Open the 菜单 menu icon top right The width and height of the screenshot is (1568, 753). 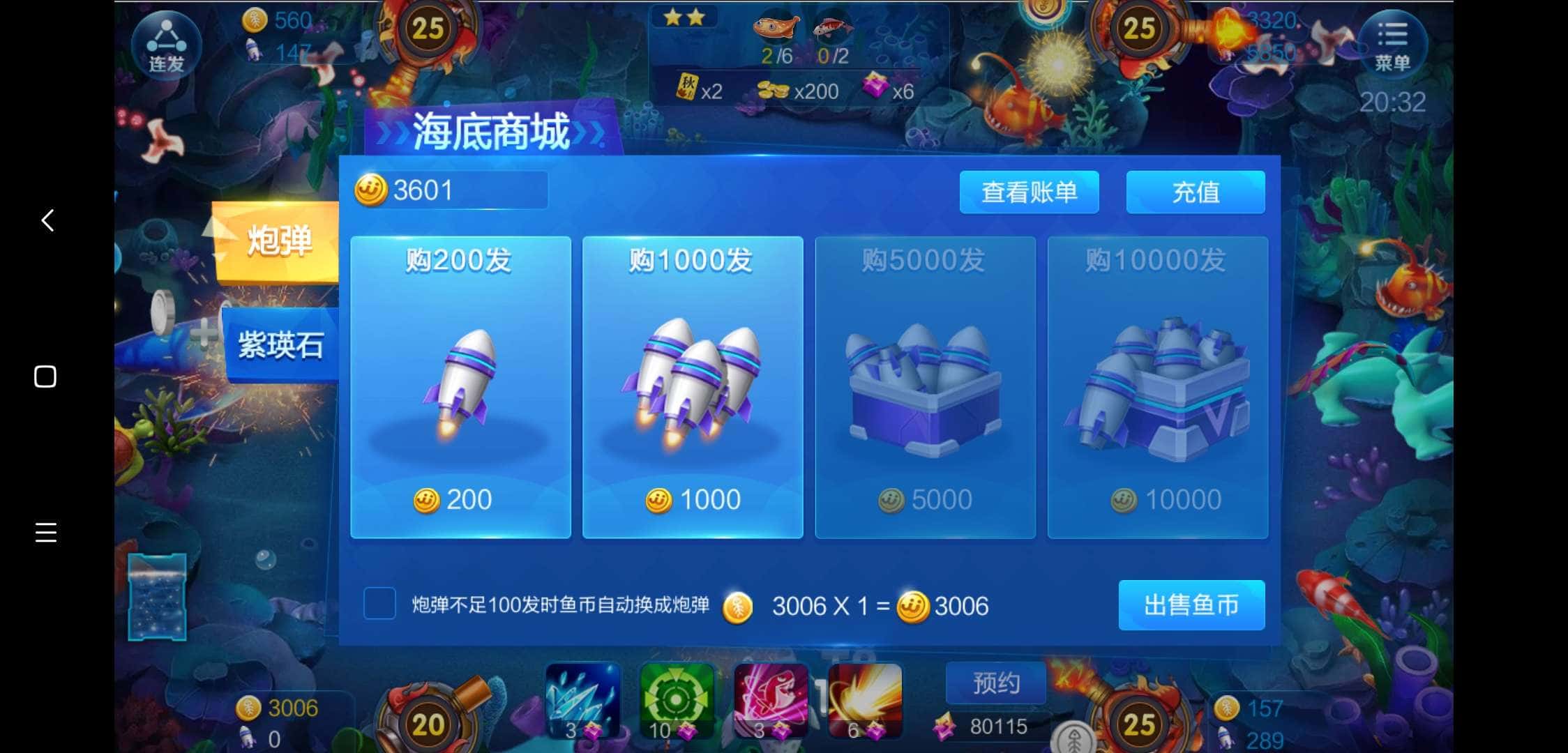click(1393, 44)
